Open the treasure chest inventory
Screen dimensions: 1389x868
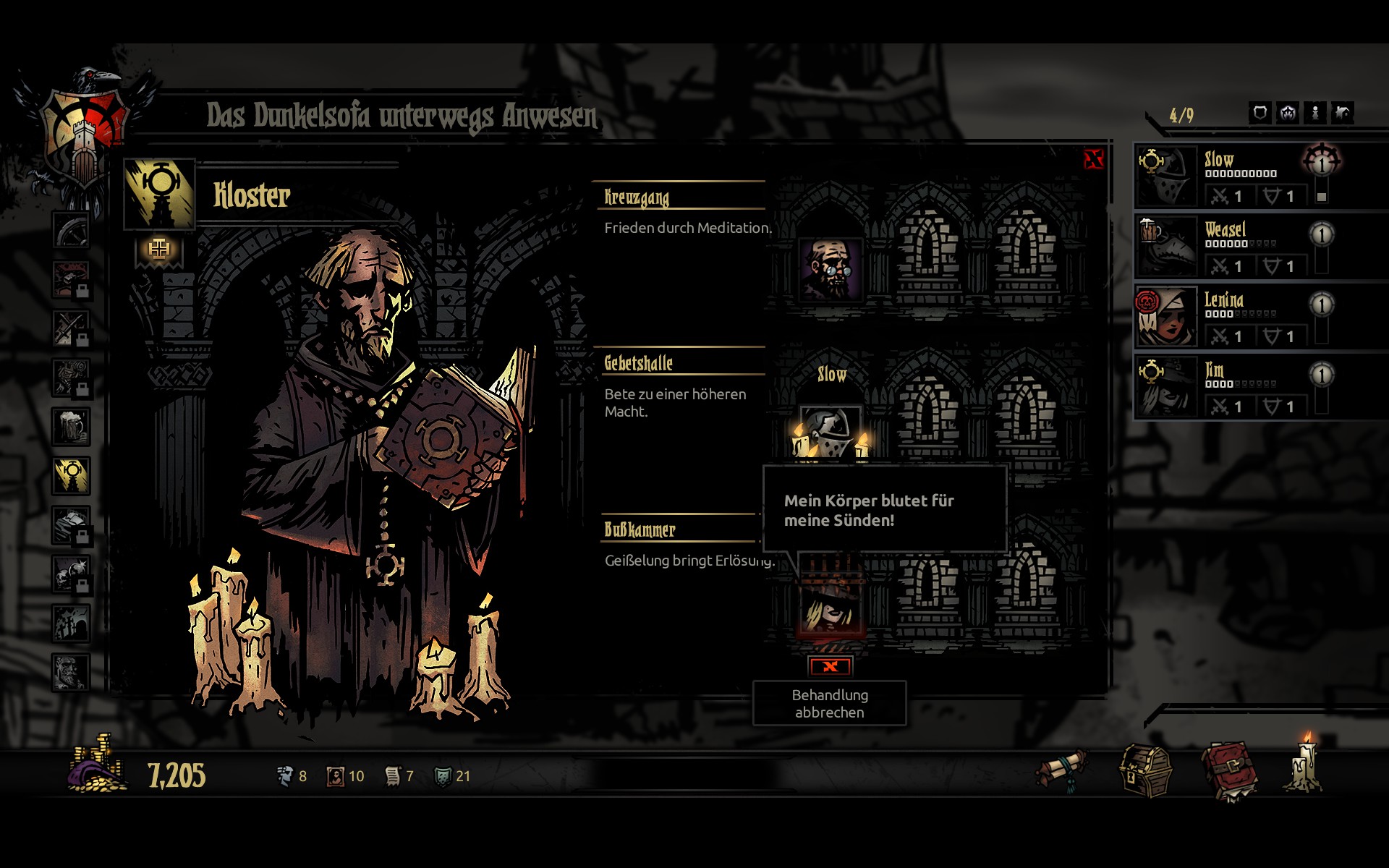[x=1146, y=771]
